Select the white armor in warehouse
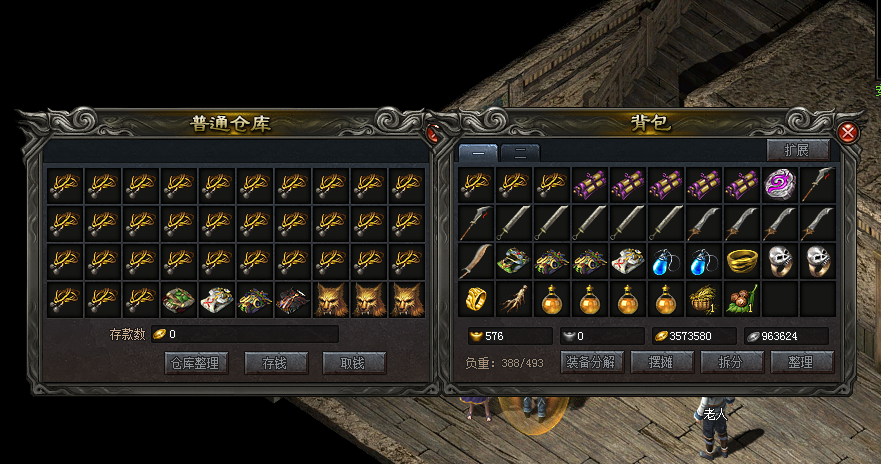This screenshot has width=881, height=464. click(217, 298)
